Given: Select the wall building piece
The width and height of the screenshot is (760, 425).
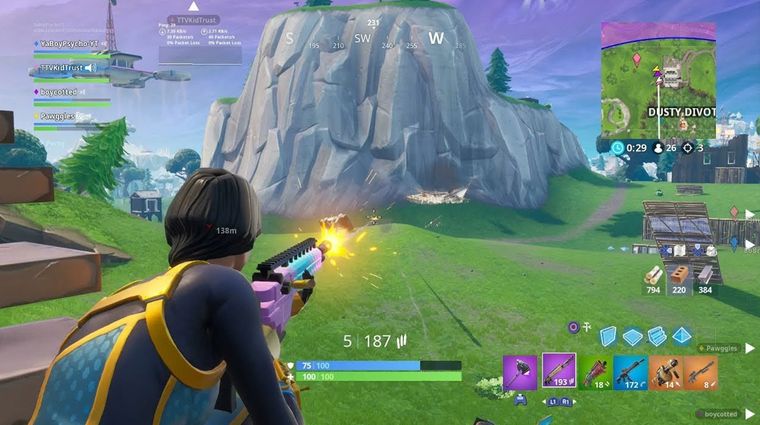Looking at the screenshot, I should pyautogui.click(x=607, y=336).
